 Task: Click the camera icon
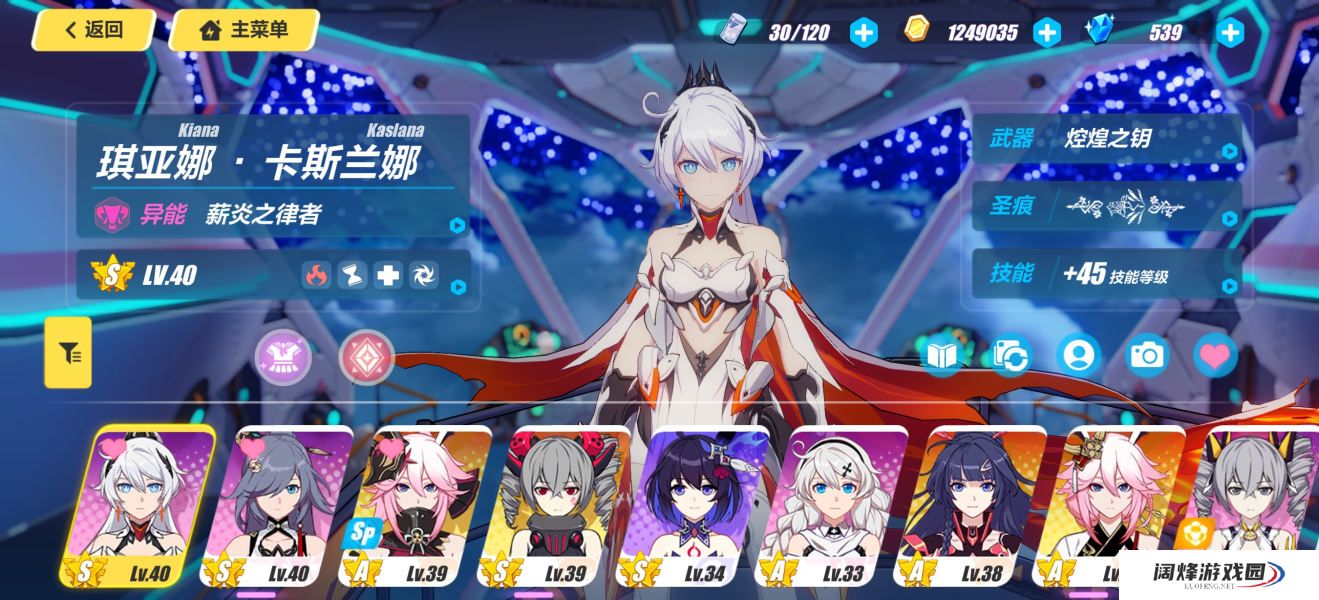(x=1146, y=355)
